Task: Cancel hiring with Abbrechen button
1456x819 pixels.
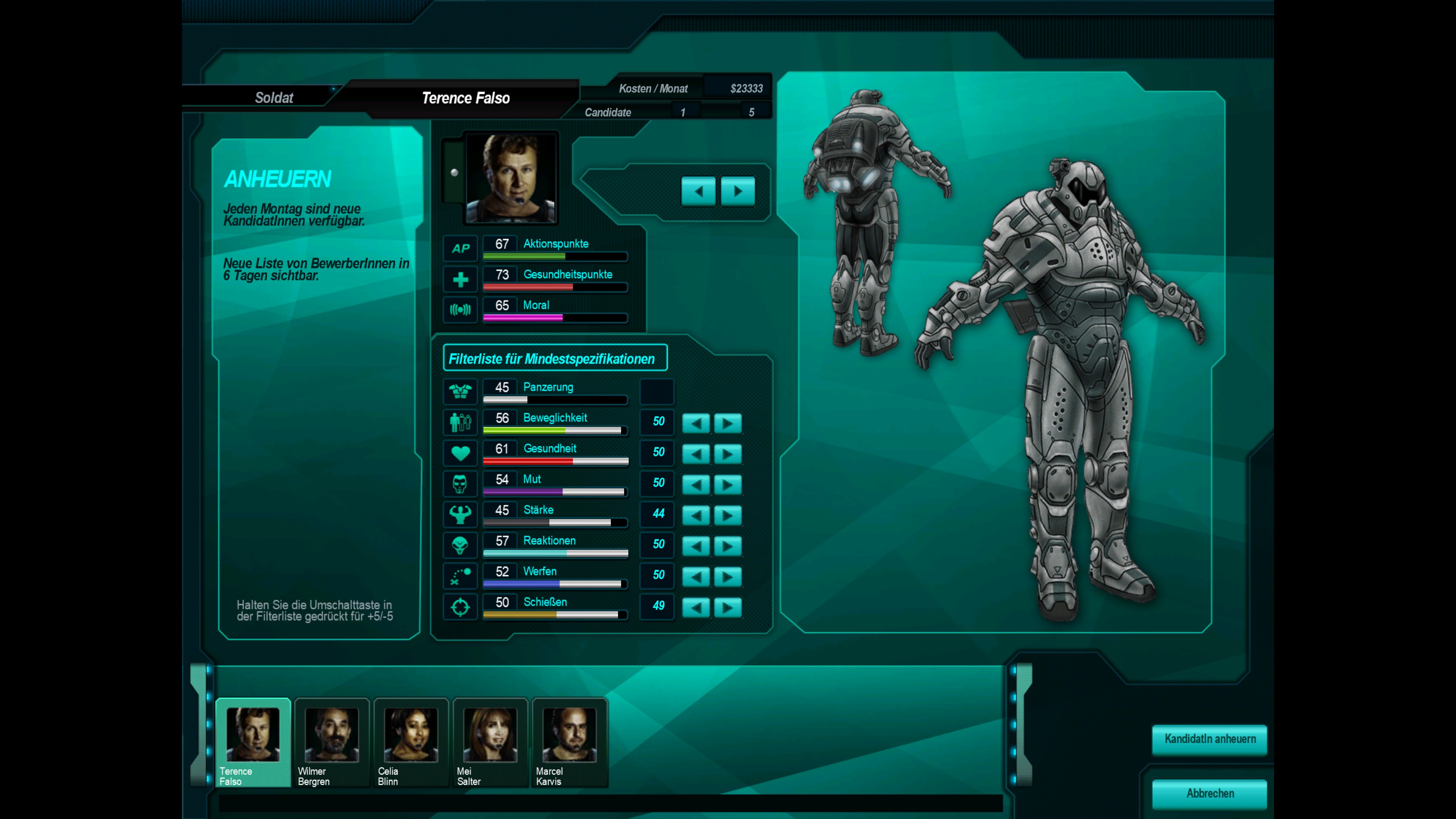Action: [x=1209, y=793]
